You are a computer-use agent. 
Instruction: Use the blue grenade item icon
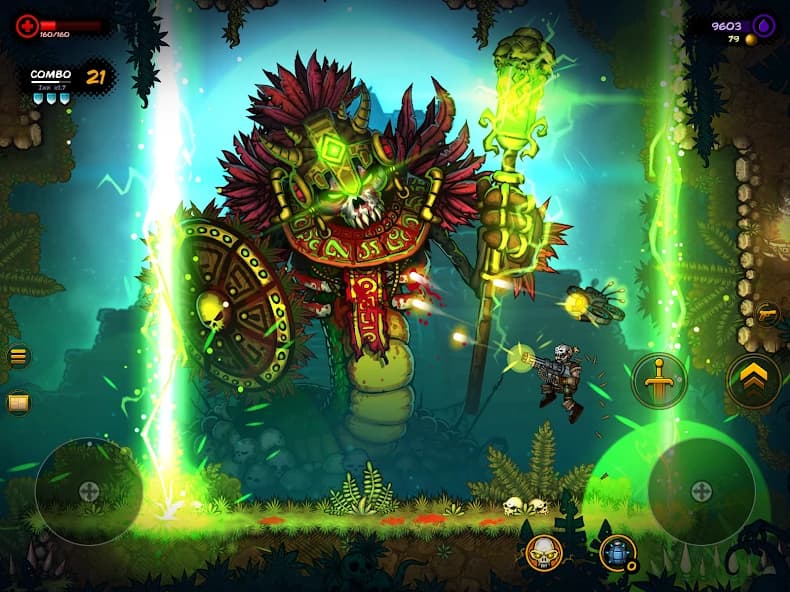tap(617, 552)
